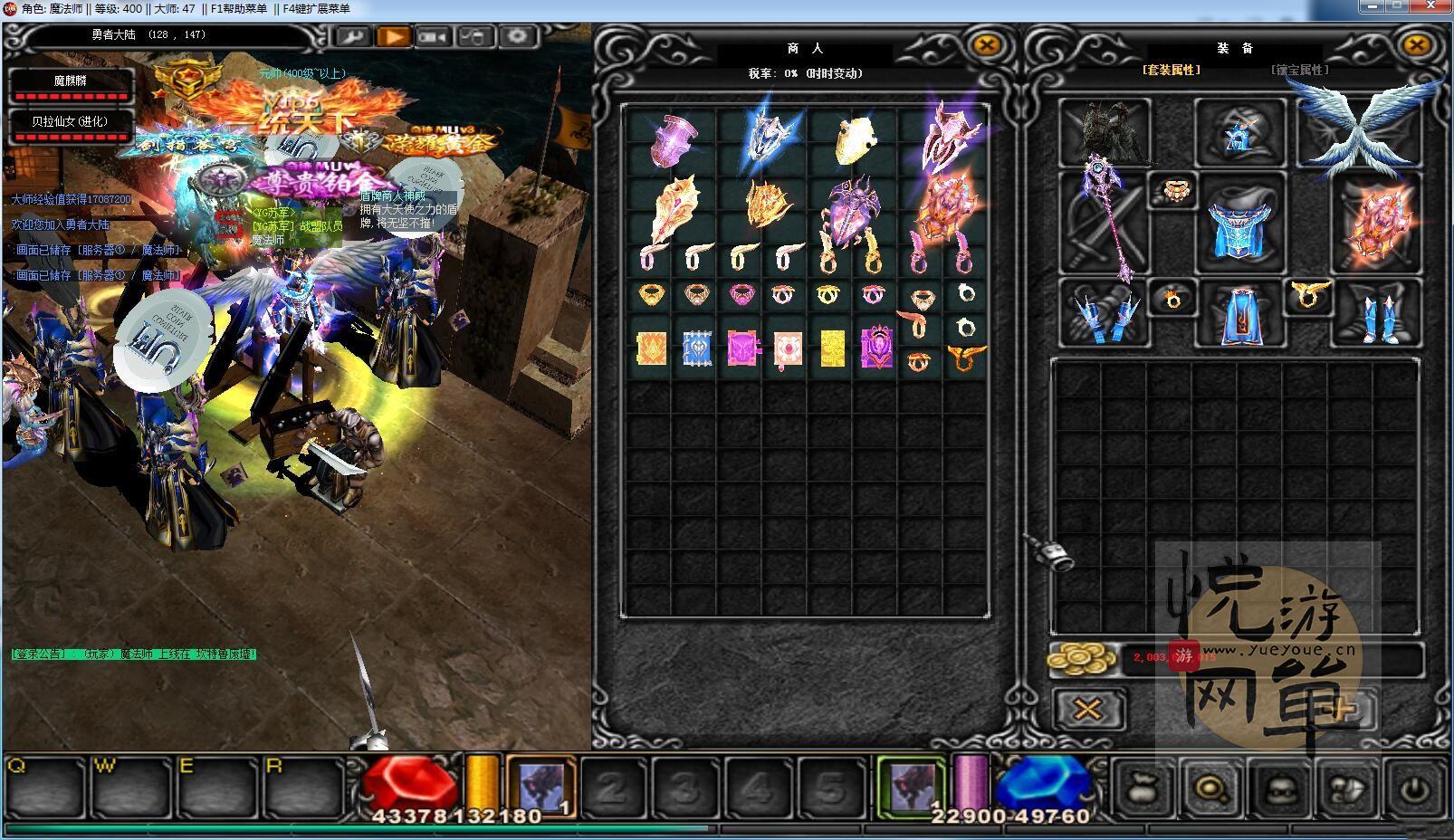Disable the orange auto-play arrow toggle
Image resolution: width=1454 pixels, height=840 pixels.
coord(395,36)
